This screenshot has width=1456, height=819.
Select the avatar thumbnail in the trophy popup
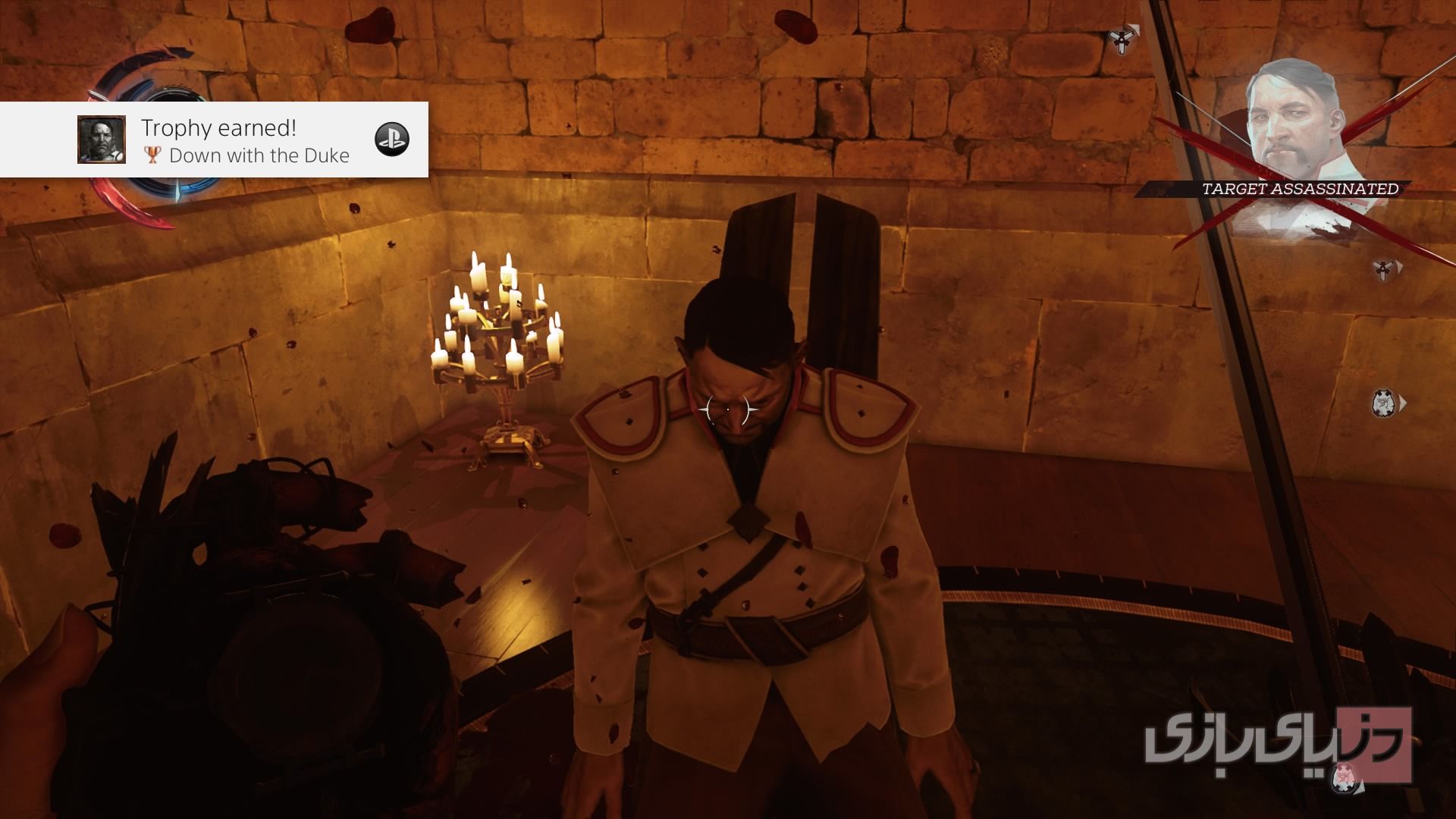[x=103, y=140]
